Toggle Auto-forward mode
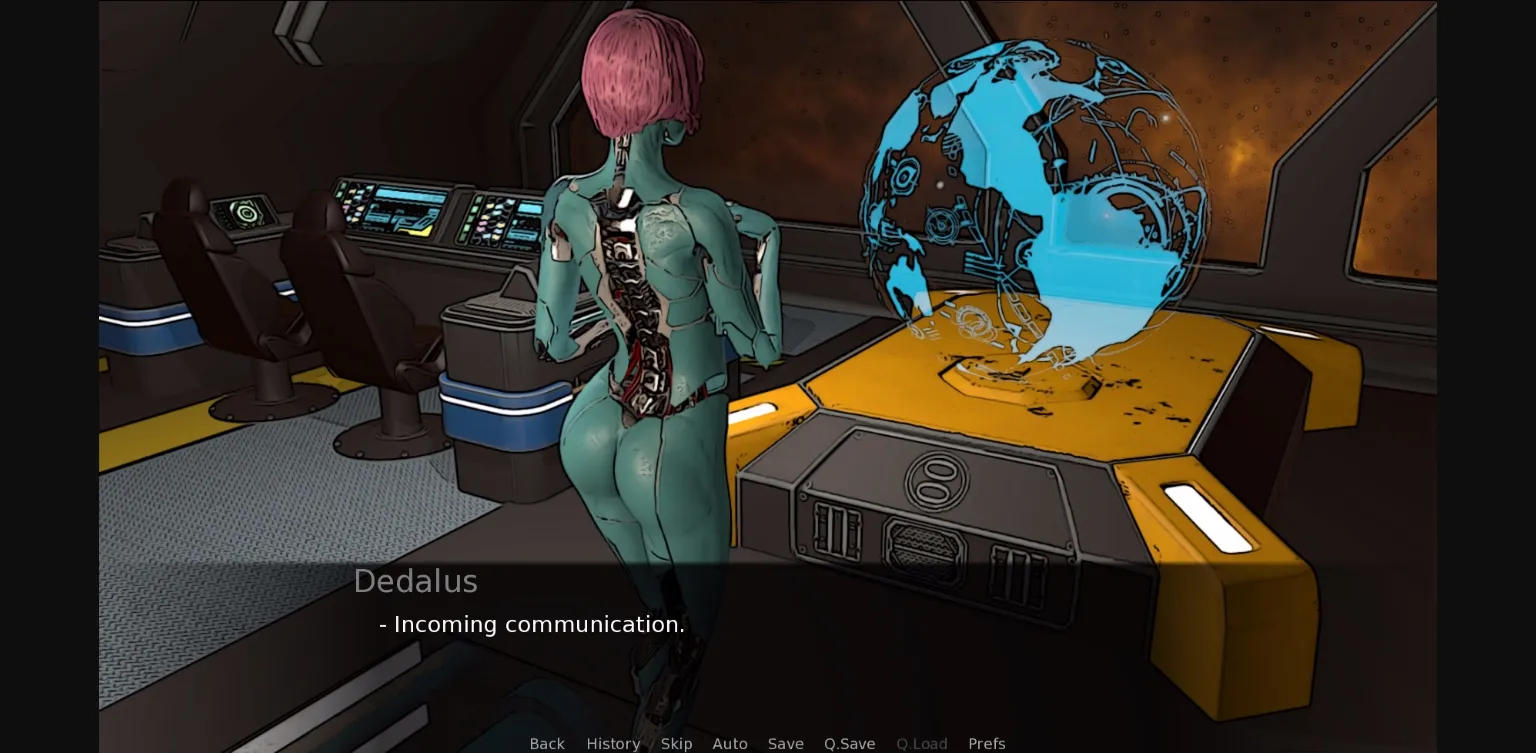This screenshot has height=753, width=1536. point(730,744)
